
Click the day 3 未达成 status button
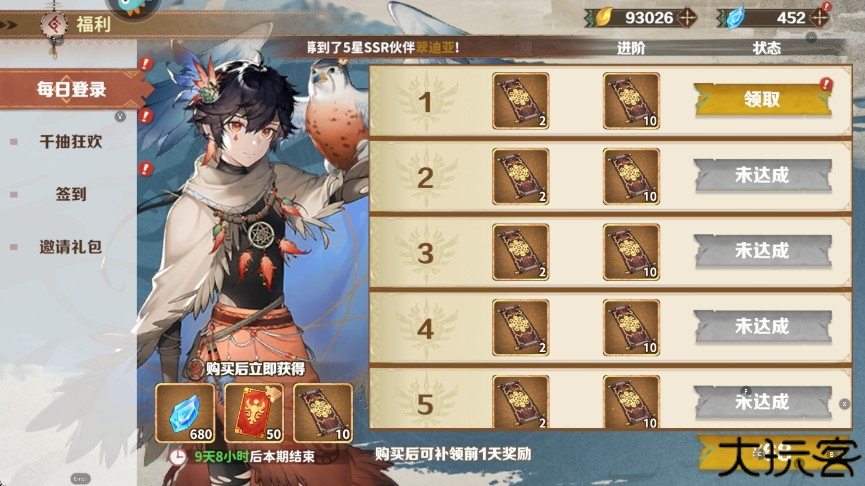pyautogui.click(x=762, y=252)
